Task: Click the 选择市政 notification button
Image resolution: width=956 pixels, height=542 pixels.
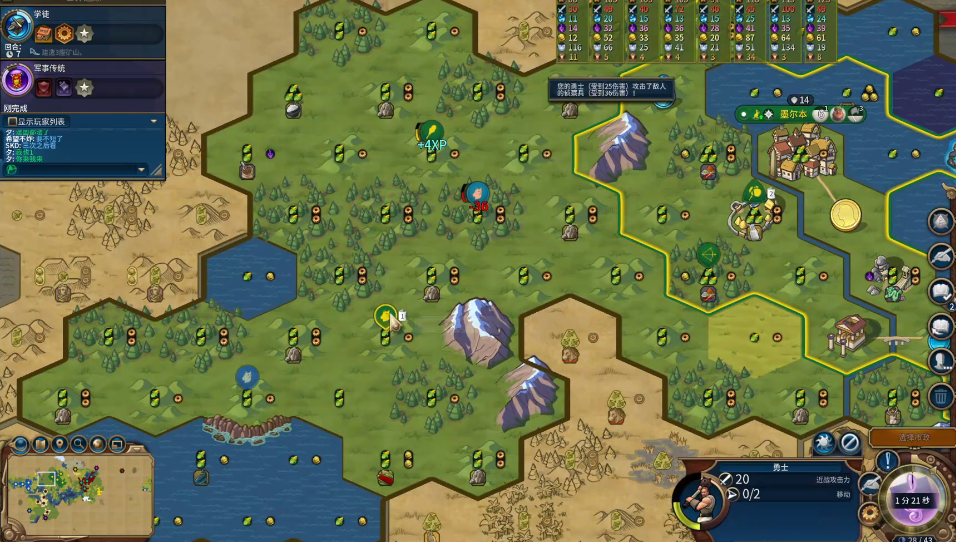Action: (911, 437)
